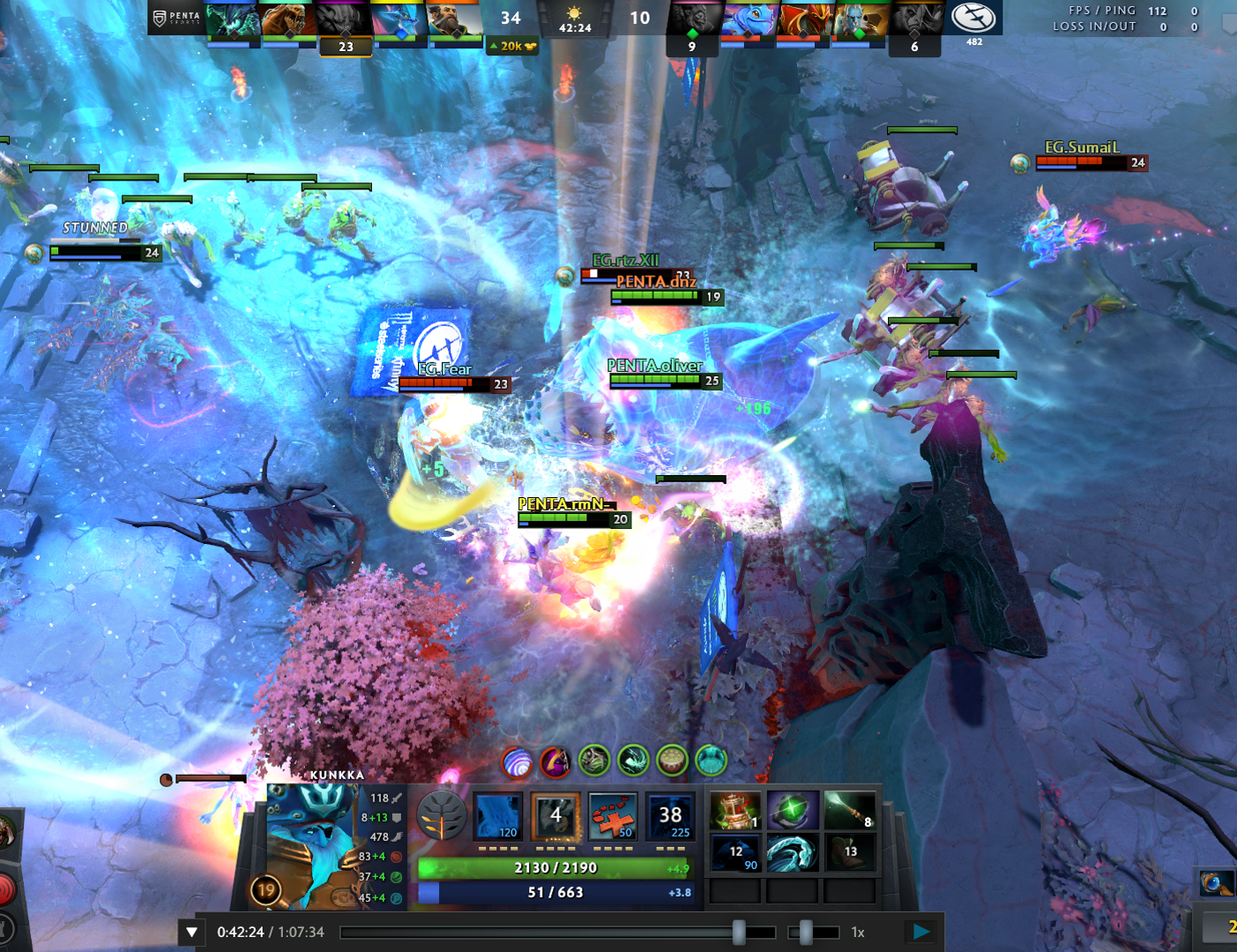Click the PENTA team logo
The image size is (1237, 952).
[x=175, y=18]
